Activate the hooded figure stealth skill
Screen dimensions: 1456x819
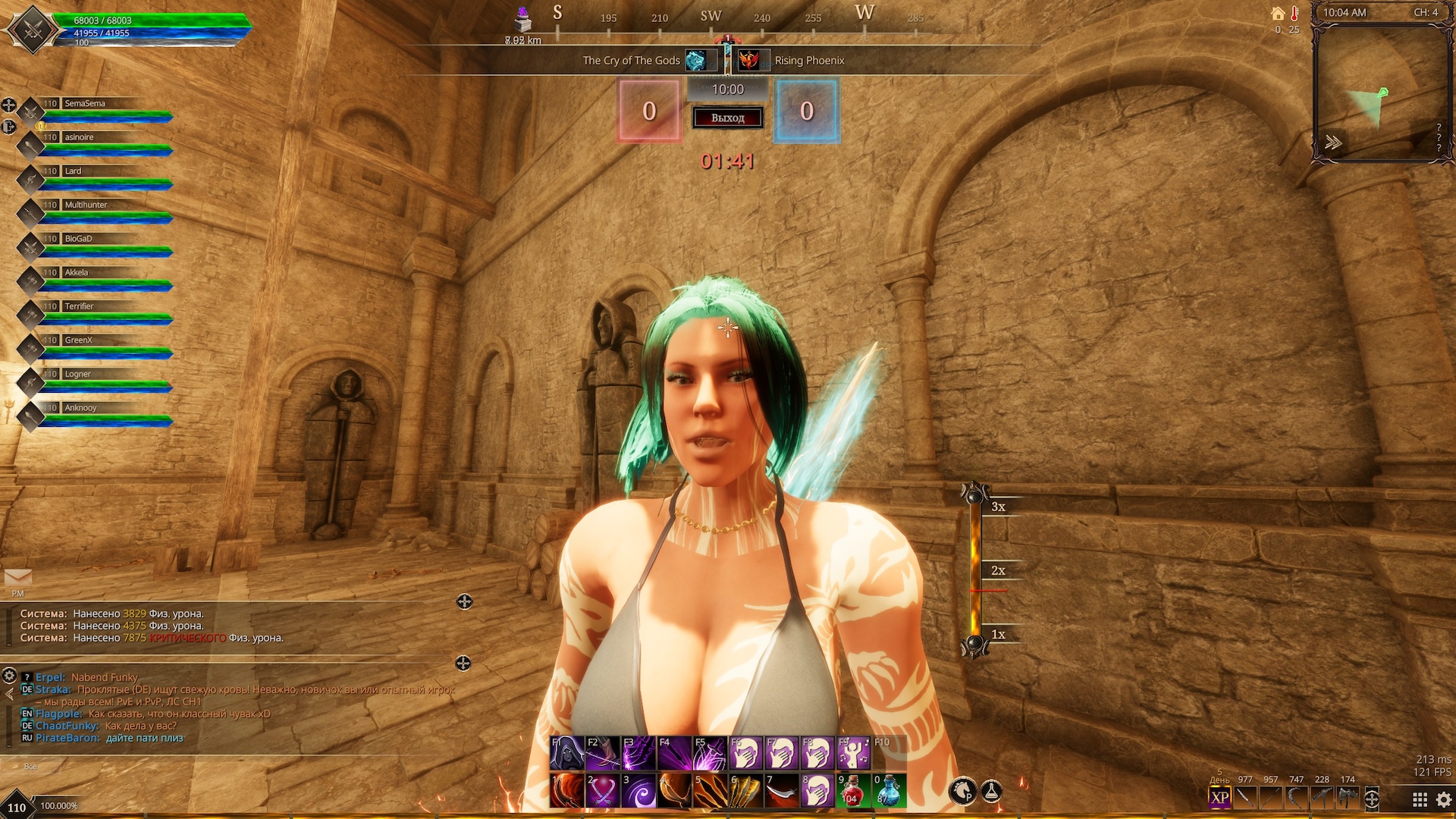coord(566,753)
